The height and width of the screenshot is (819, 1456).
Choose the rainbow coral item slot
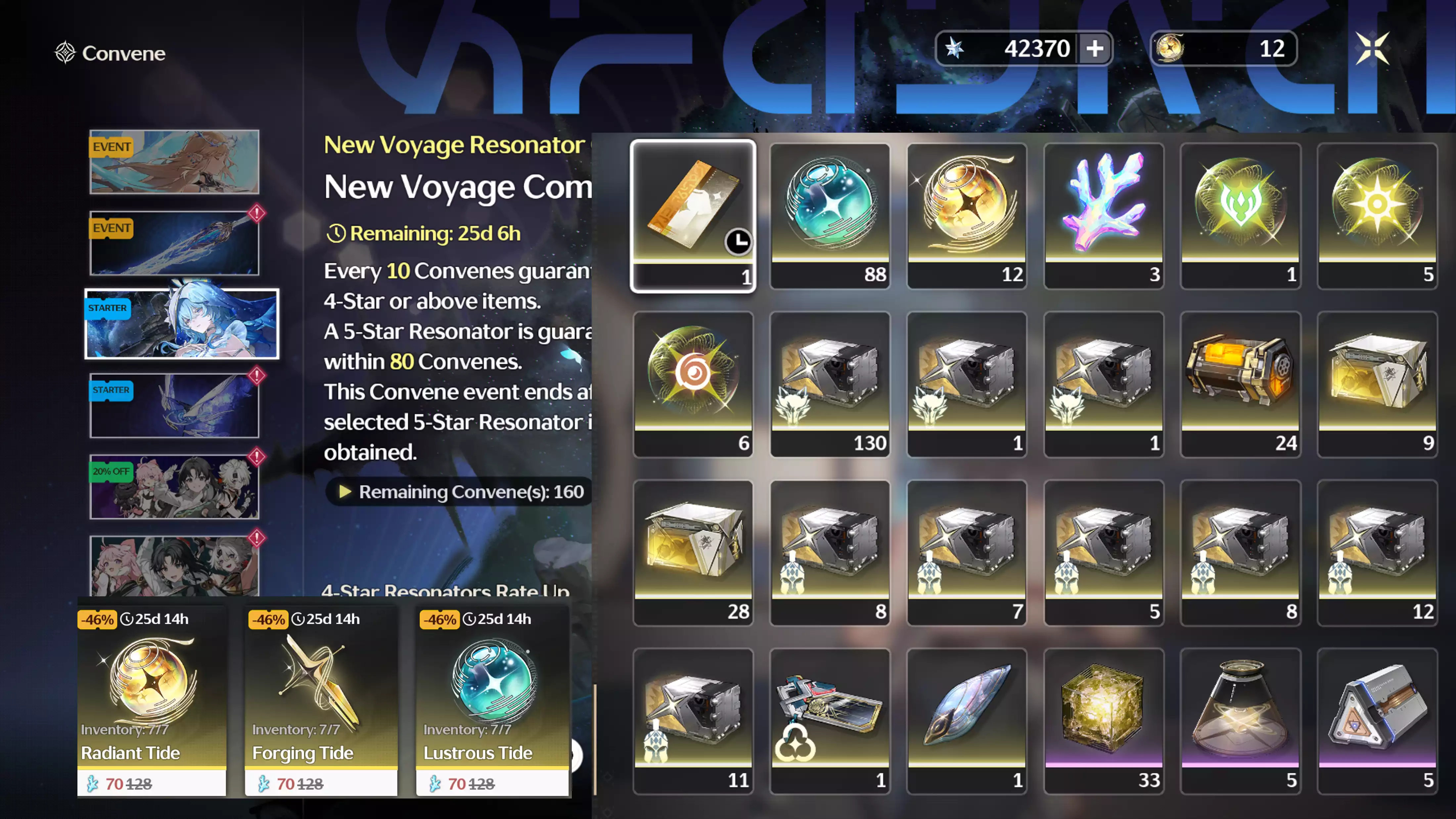(1103, 215)
